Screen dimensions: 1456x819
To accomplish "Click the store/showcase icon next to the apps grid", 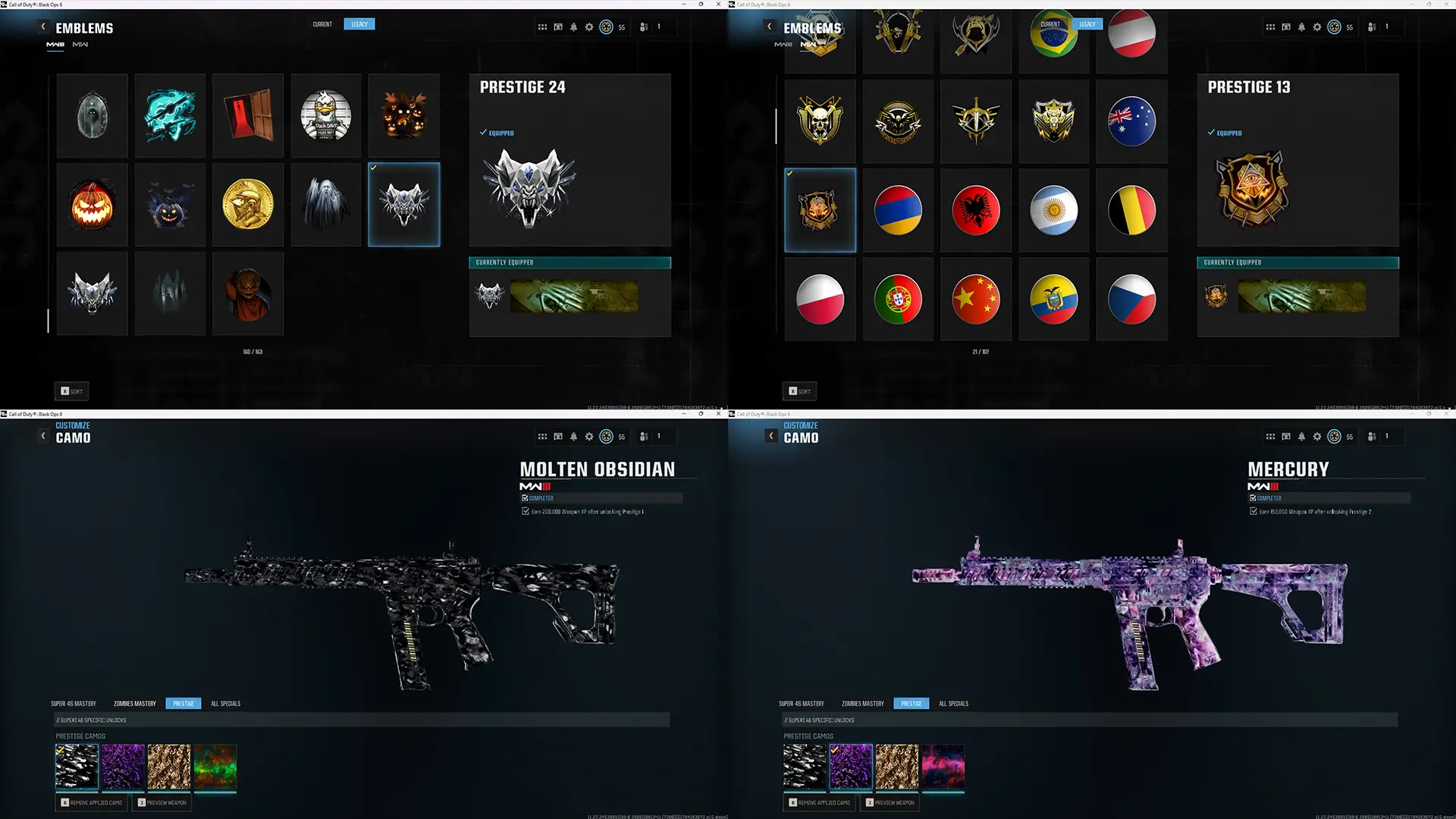I will (x=557, y=27).
